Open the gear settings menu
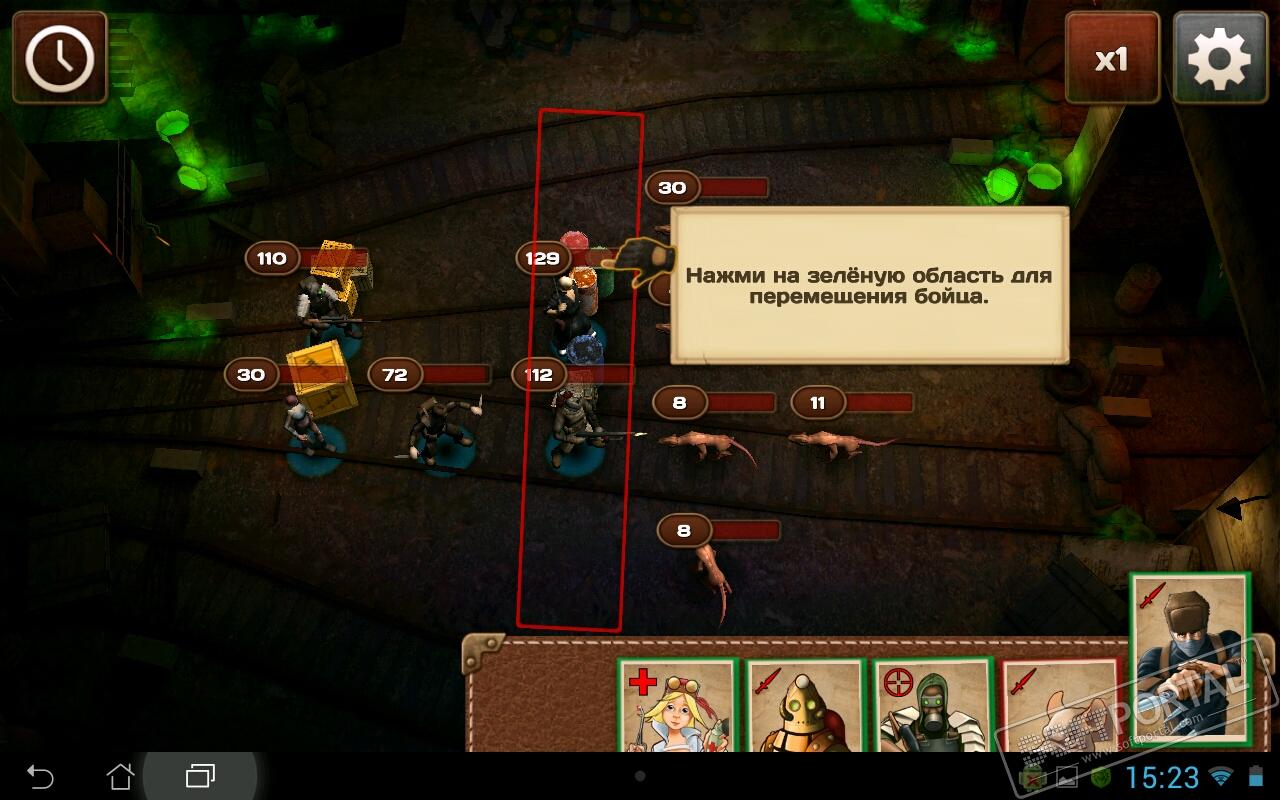This screenshot has height=800, width=1280. (1219, 58)
